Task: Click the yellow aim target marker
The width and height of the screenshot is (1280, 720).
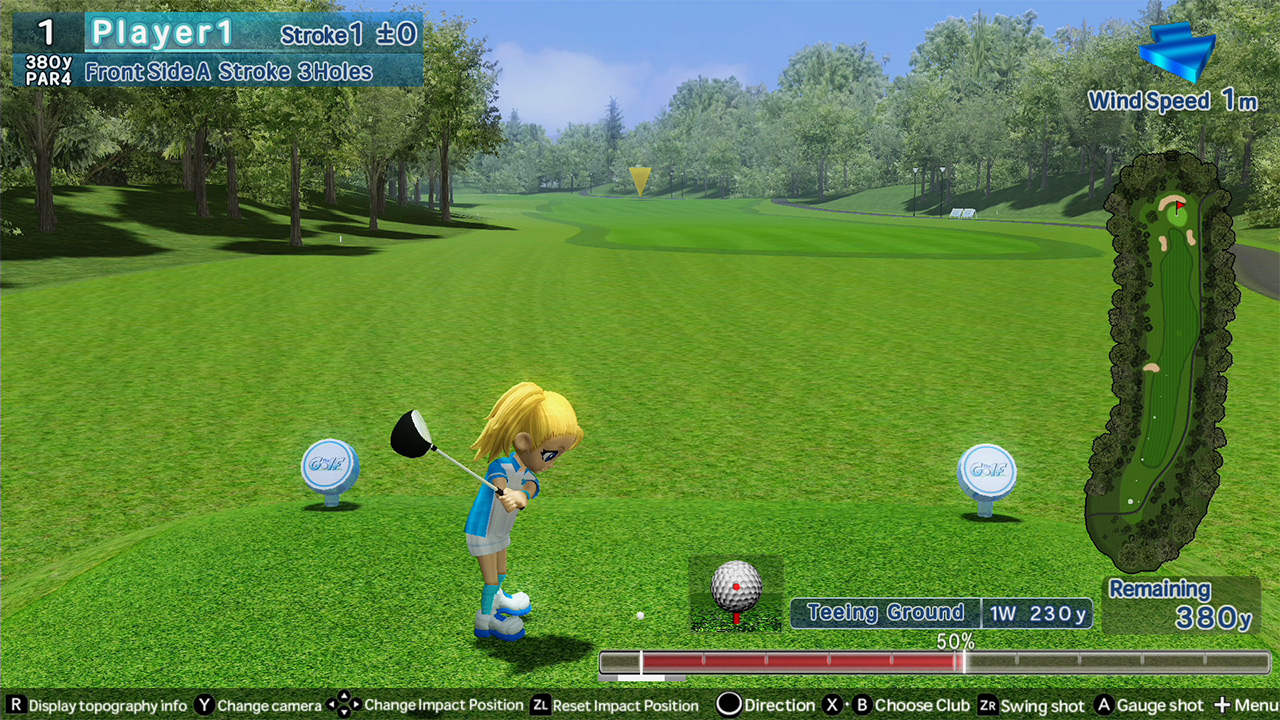Action: click(x=640, y=180)
